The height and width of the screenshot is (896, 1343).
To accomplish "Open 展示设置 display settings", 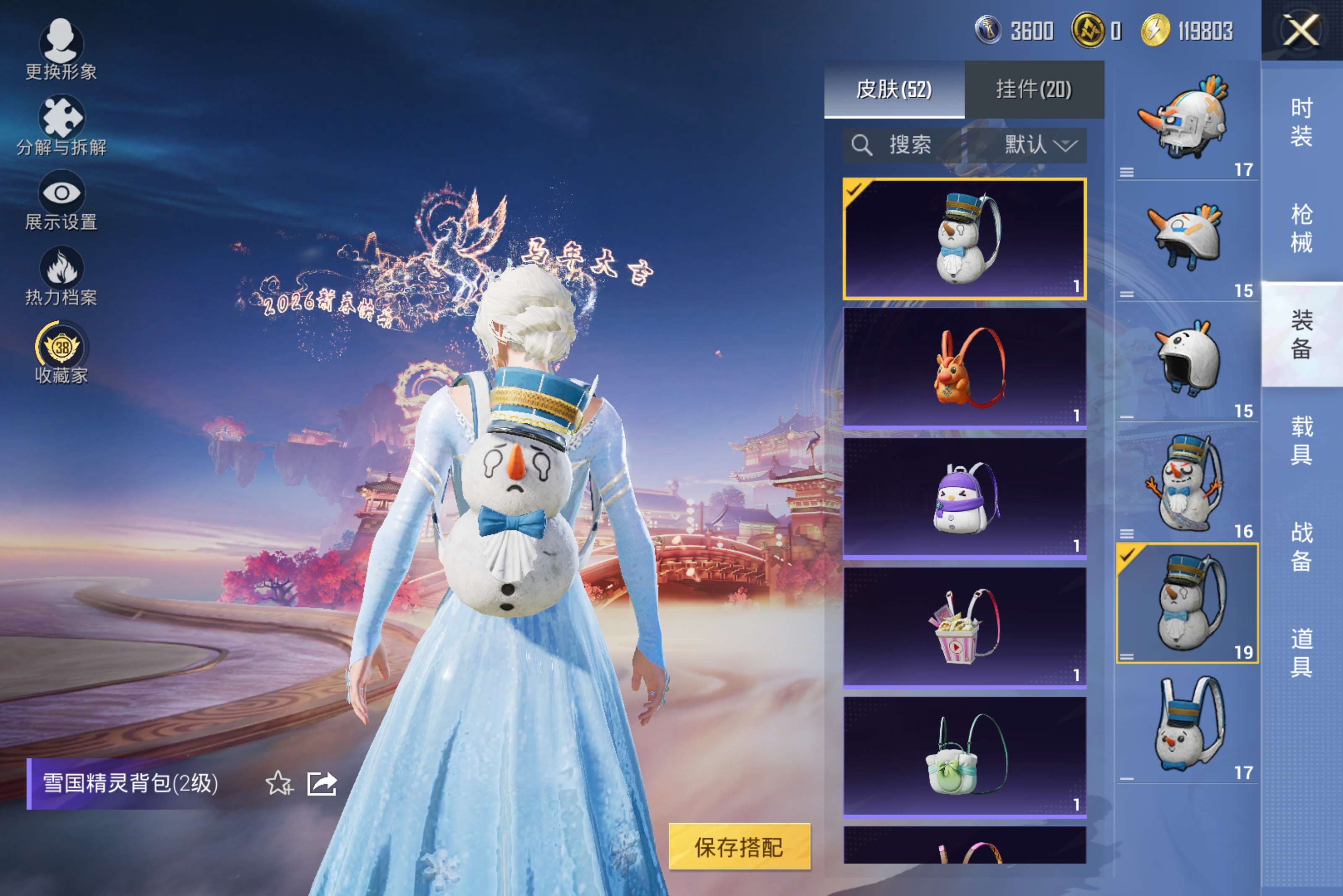I will click(61, 201).
